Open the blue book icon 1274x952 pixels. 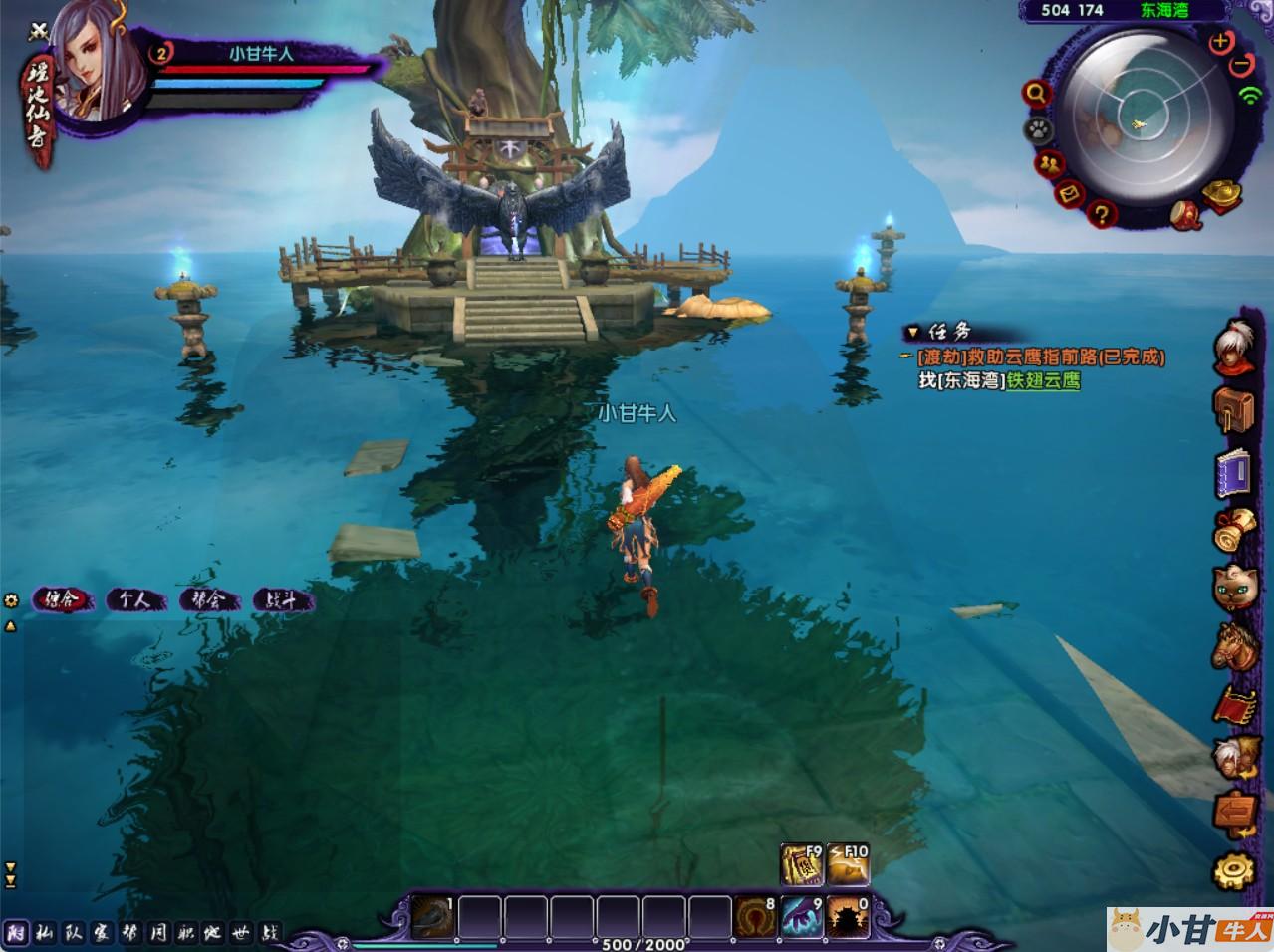click(x=1233, y=472)
